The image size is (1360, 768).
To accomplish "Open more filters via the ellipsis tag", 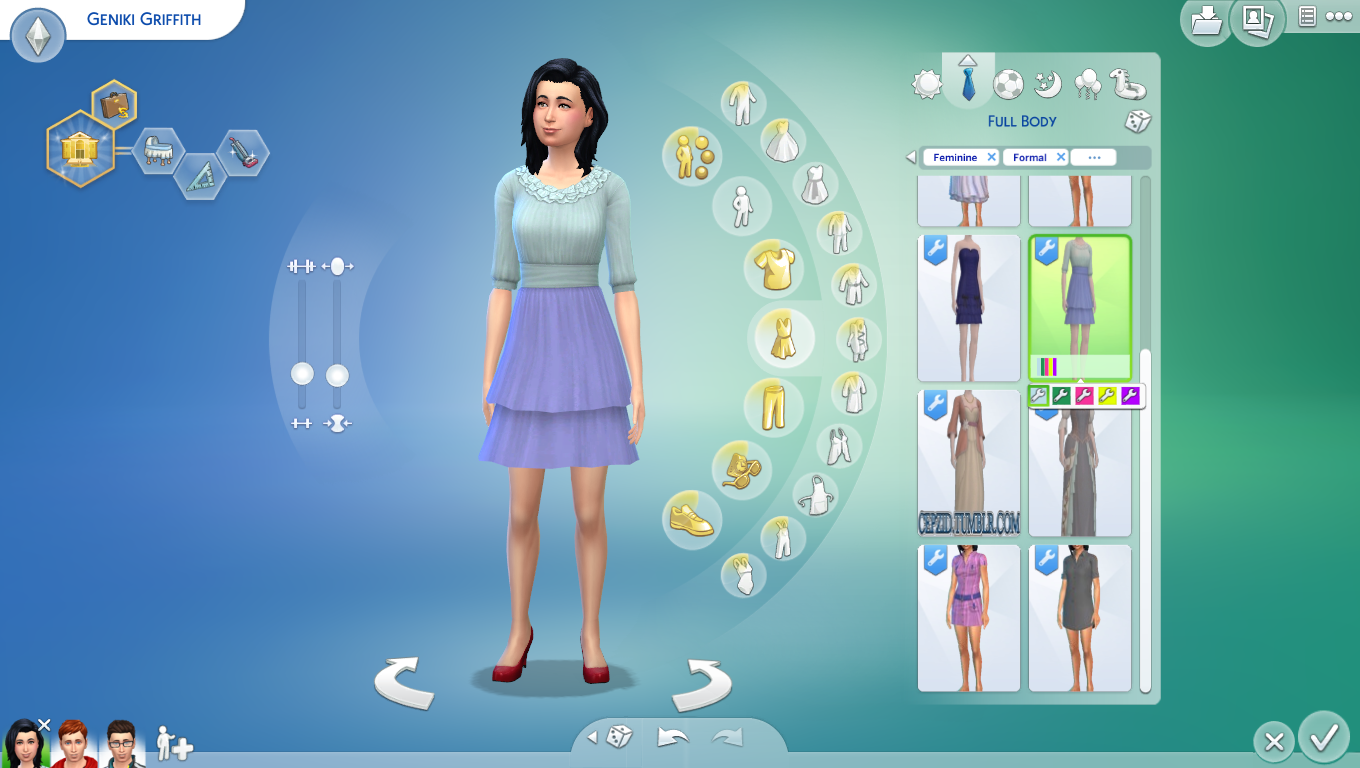I will pos(1093,157).
